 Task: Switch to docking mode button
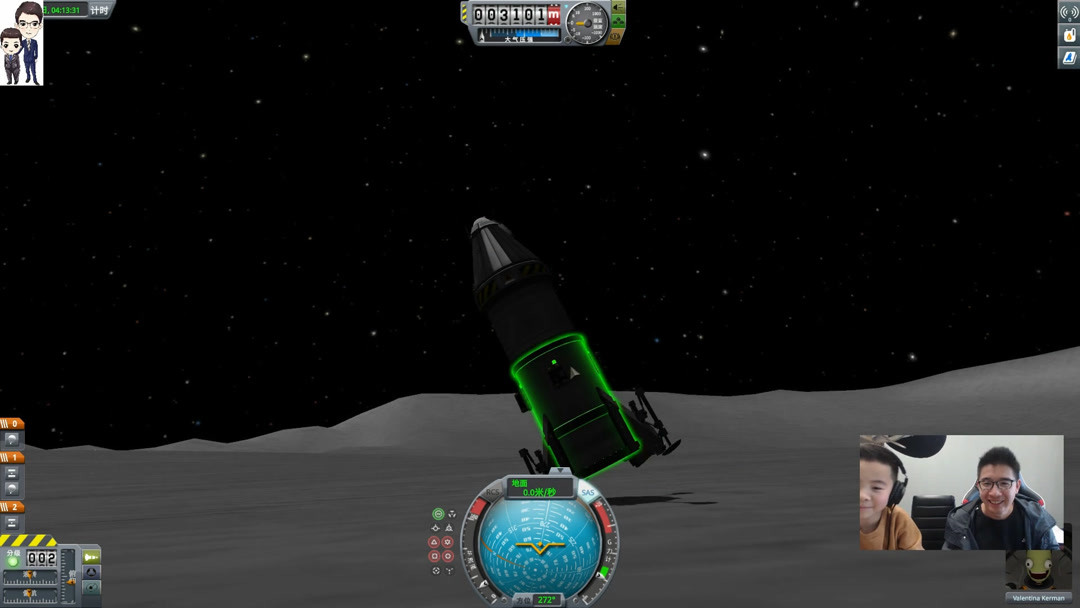[x=91, y=573]
